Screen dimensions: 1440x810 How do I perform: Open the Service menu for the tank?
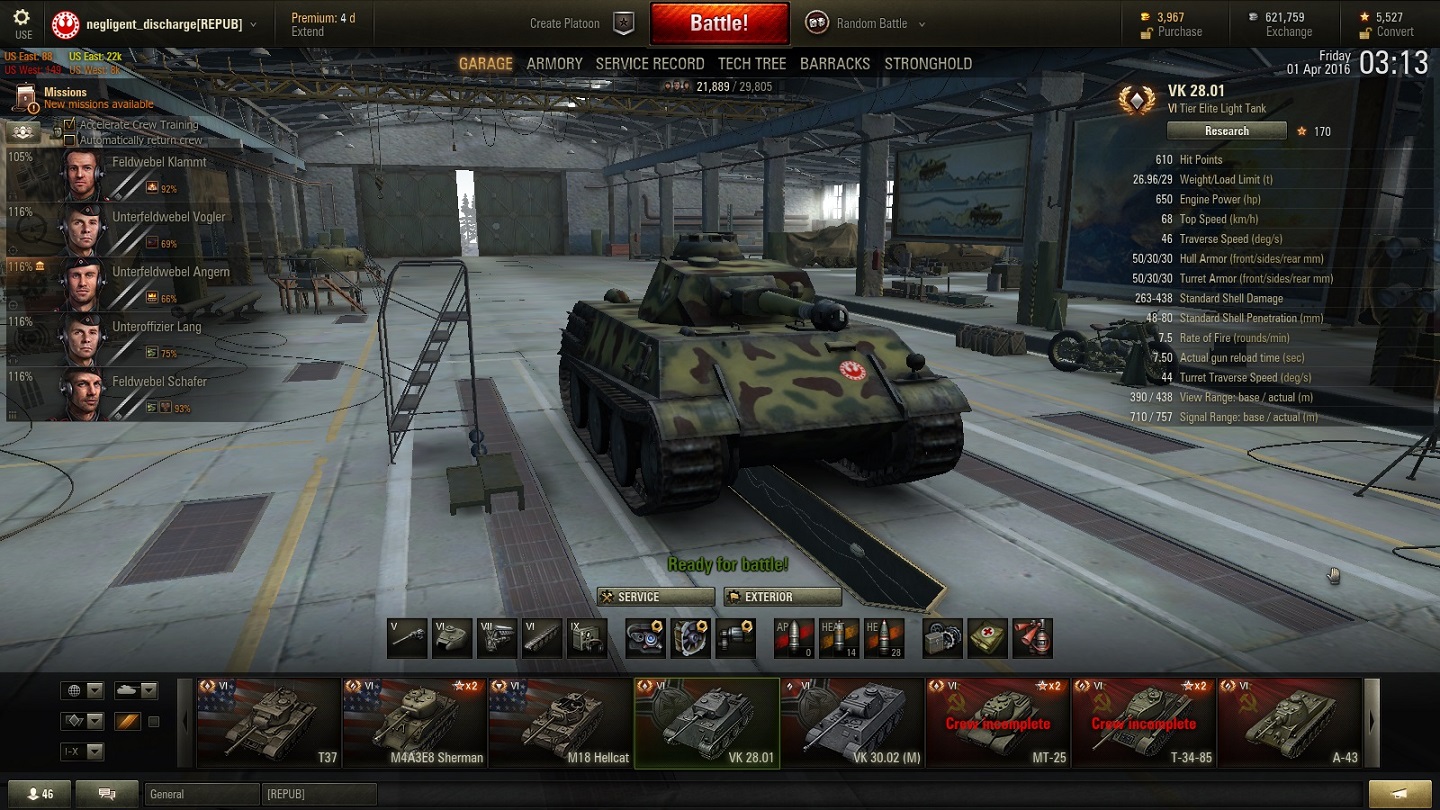pyautogui.click(x=656, y=597)
